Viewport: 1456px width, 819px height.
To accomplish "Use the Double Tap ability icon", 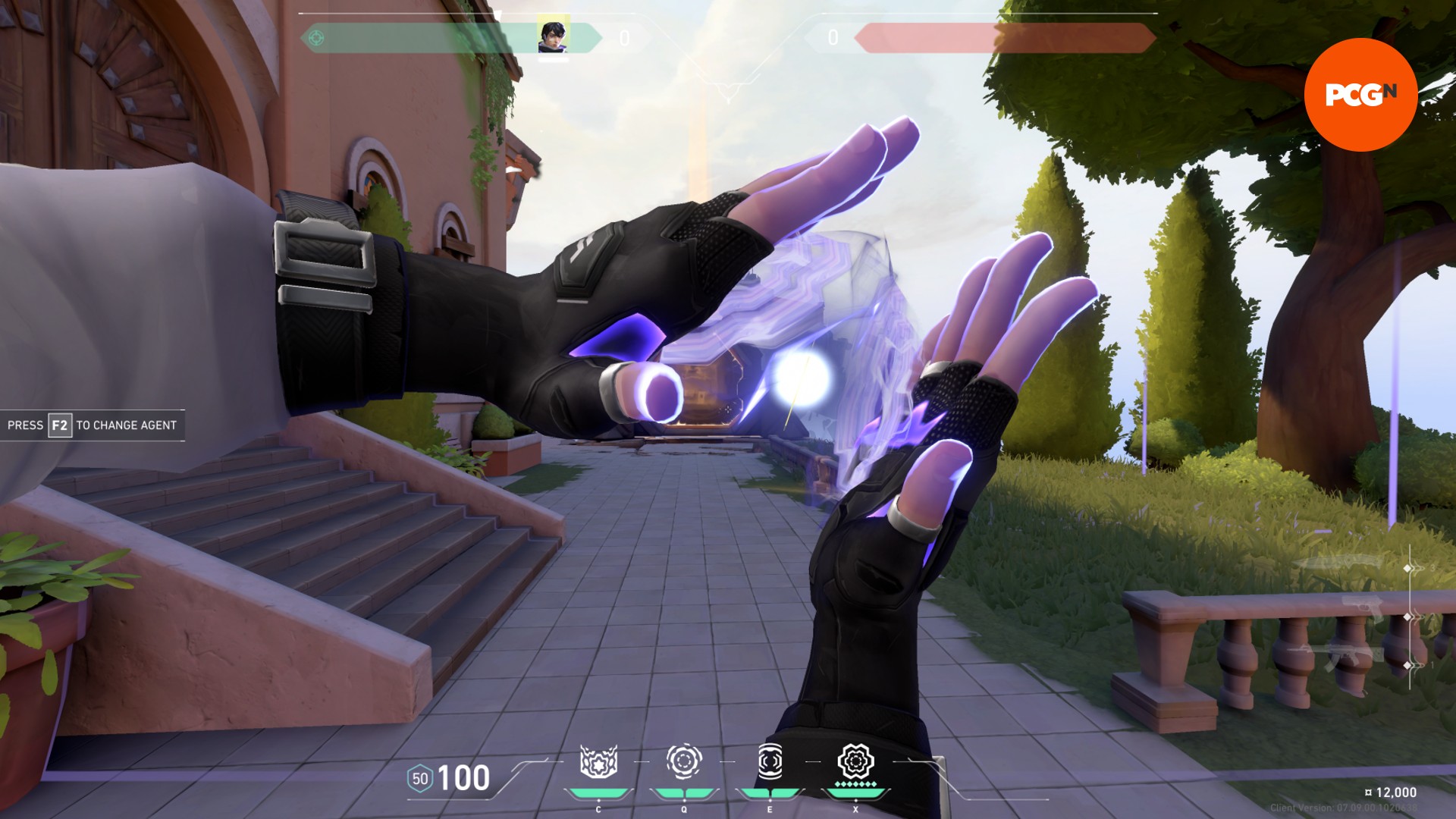I will [x=770, y=761].
